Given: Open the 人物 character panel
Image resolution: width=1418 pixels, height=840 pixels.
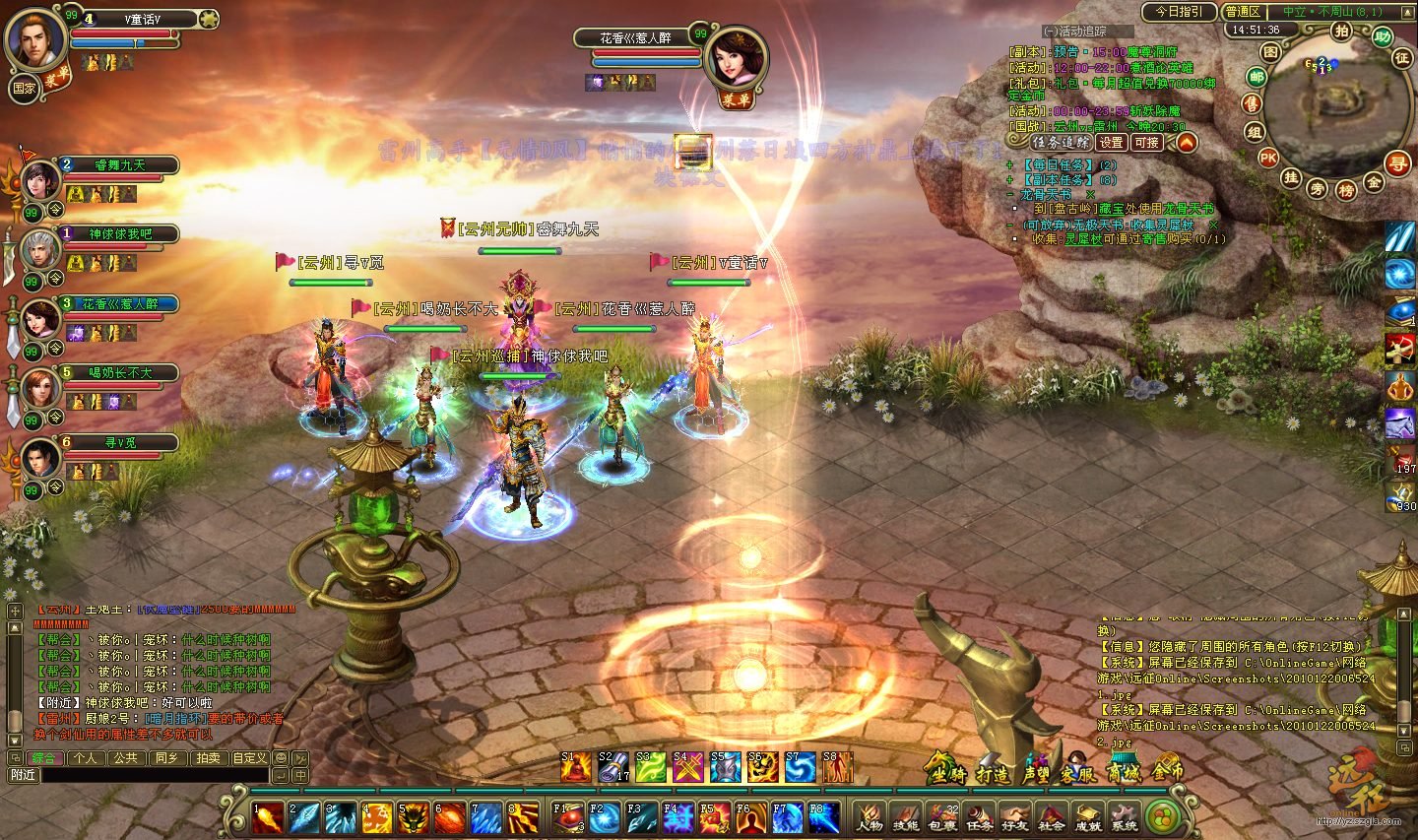Looking at the screenshot, I should coord(869,817).
